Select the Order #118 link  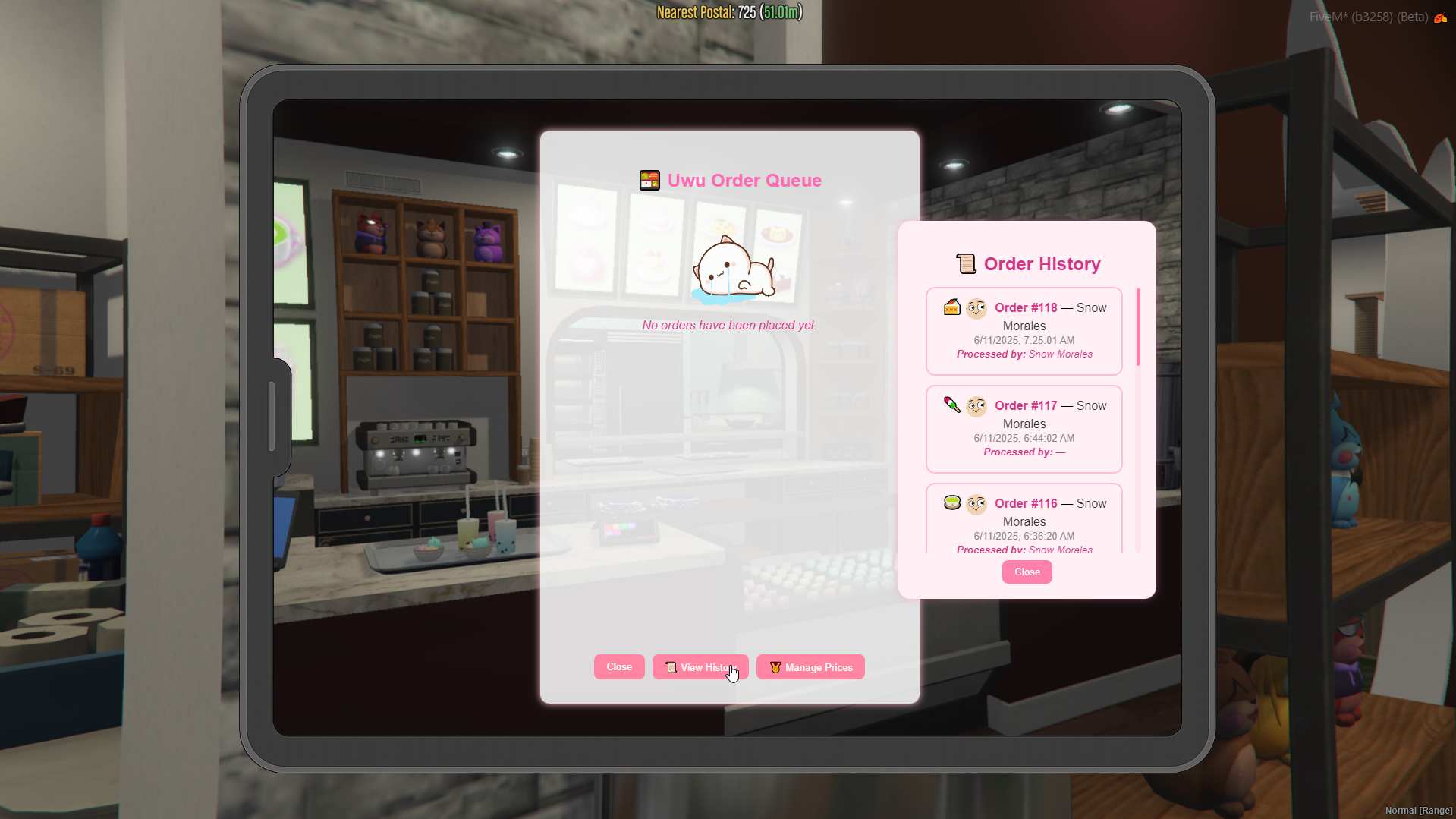pos(1025,307)
